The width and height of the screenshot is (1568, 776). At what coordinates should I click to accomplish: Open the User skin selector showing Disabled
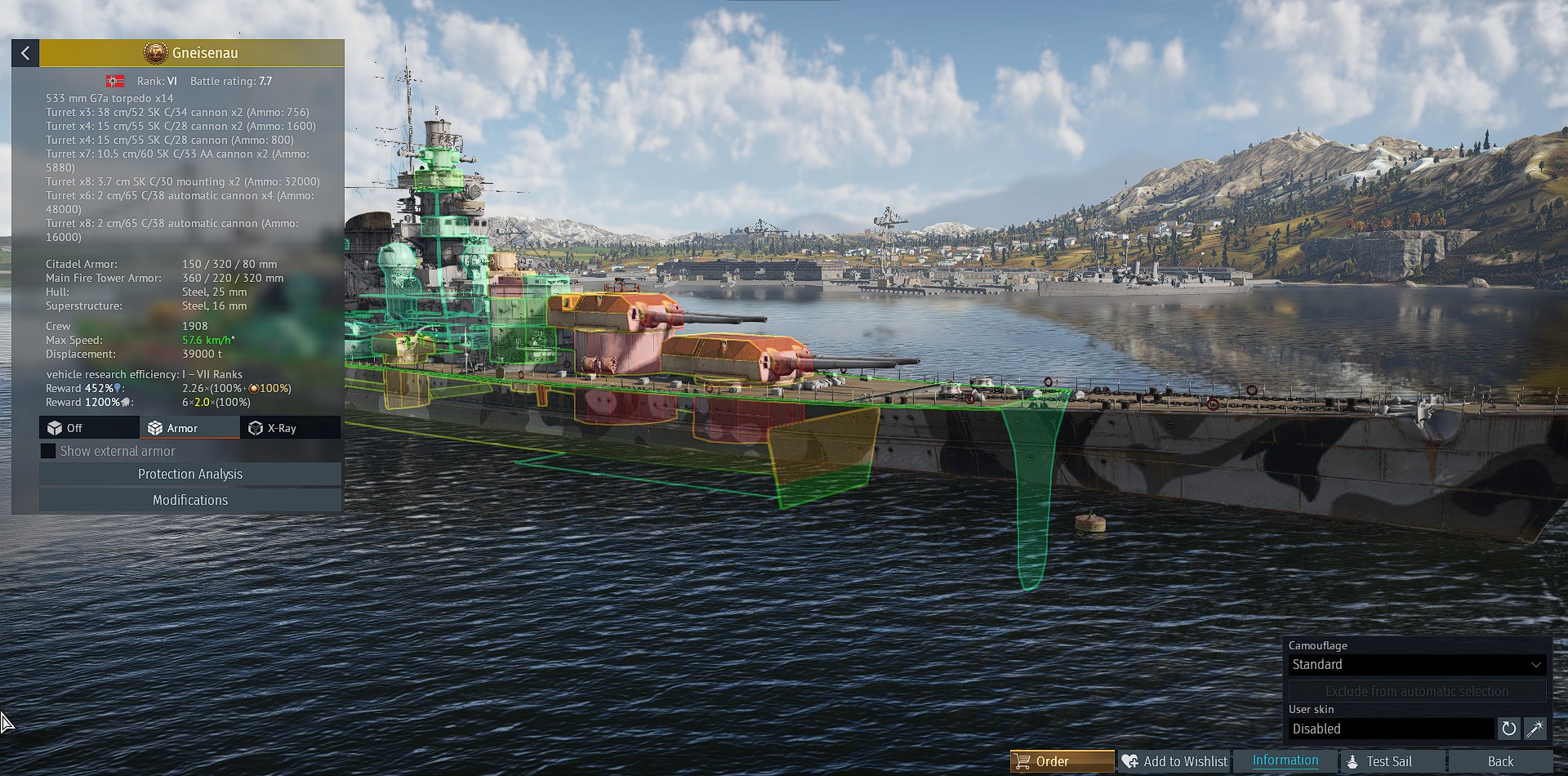click(1392, 729)
